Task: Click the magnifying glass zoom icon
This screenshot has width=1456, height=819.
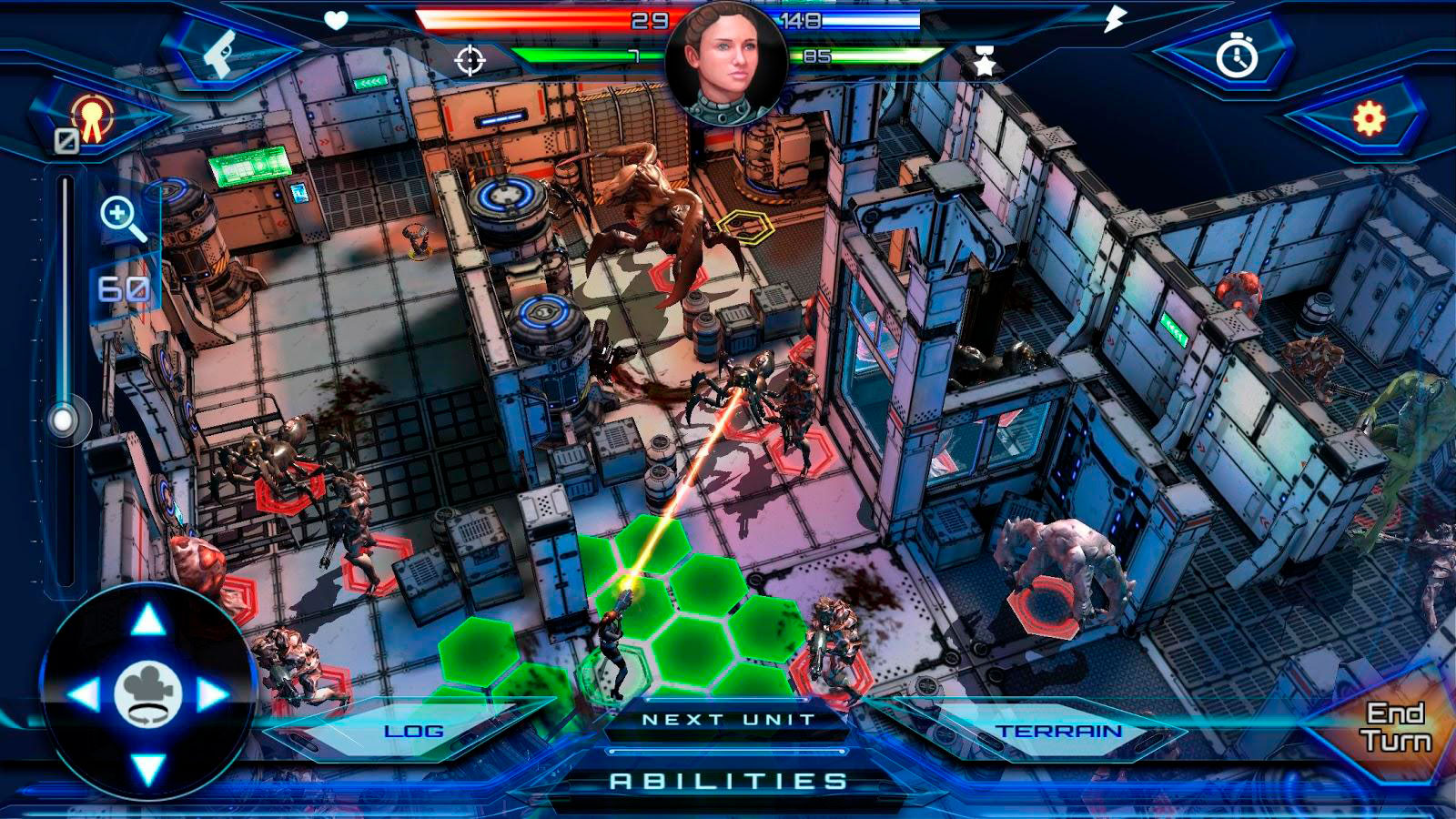Action: pyautogui.click(x=121, y=219)
